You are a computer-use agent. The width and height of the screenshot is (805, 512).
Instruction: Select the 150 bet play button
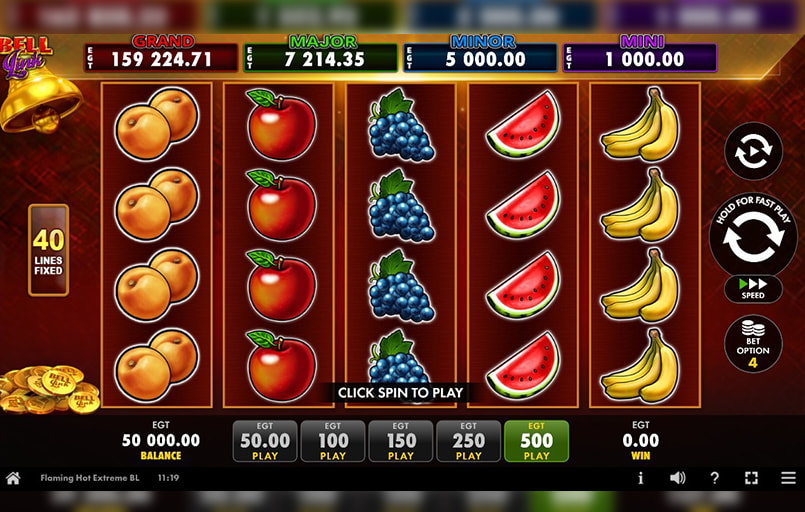click(401, 441)
